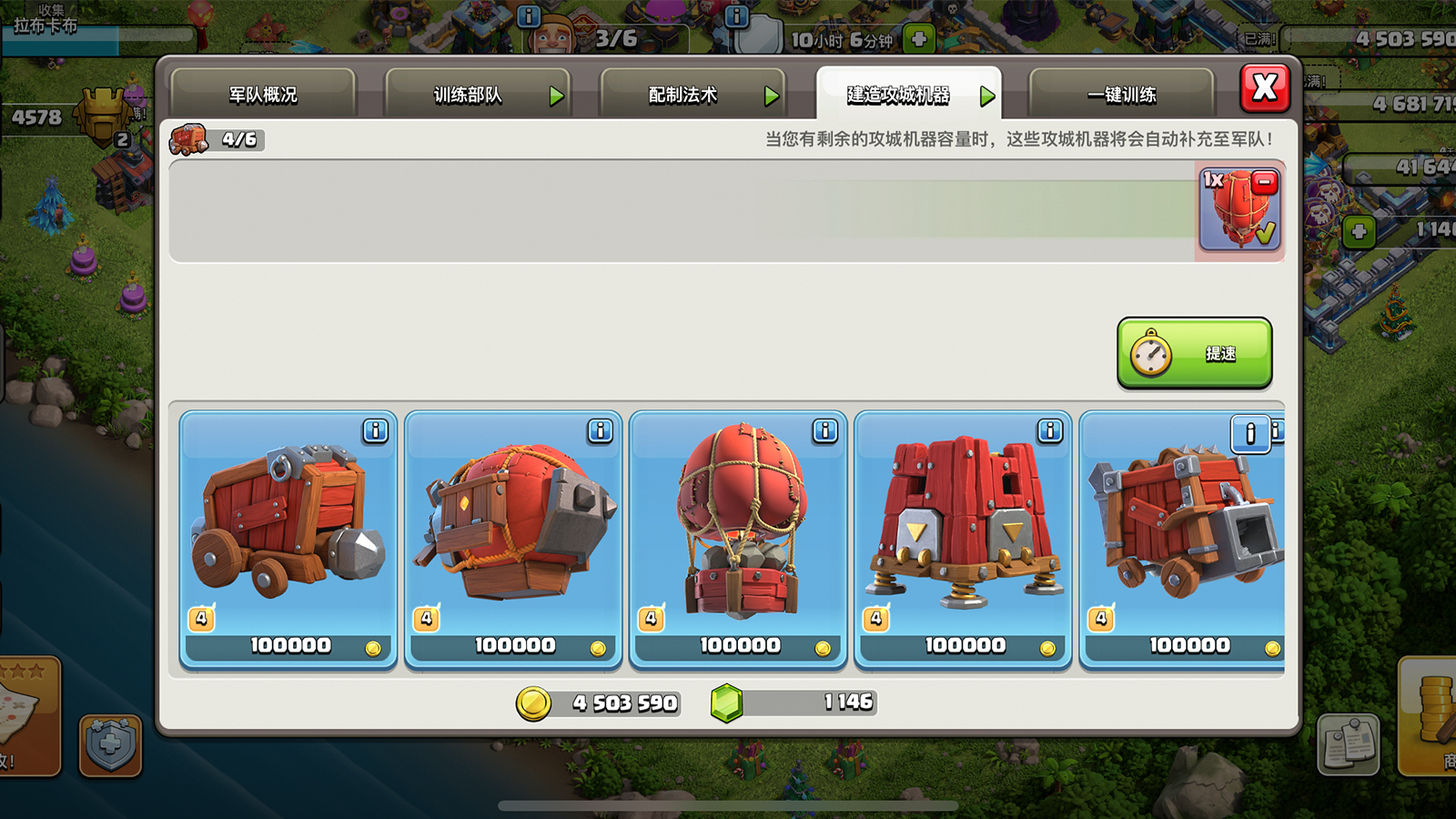1456x819 pixels.
Task: Open the clipboard notes icon
Action: pos(1348,744)
